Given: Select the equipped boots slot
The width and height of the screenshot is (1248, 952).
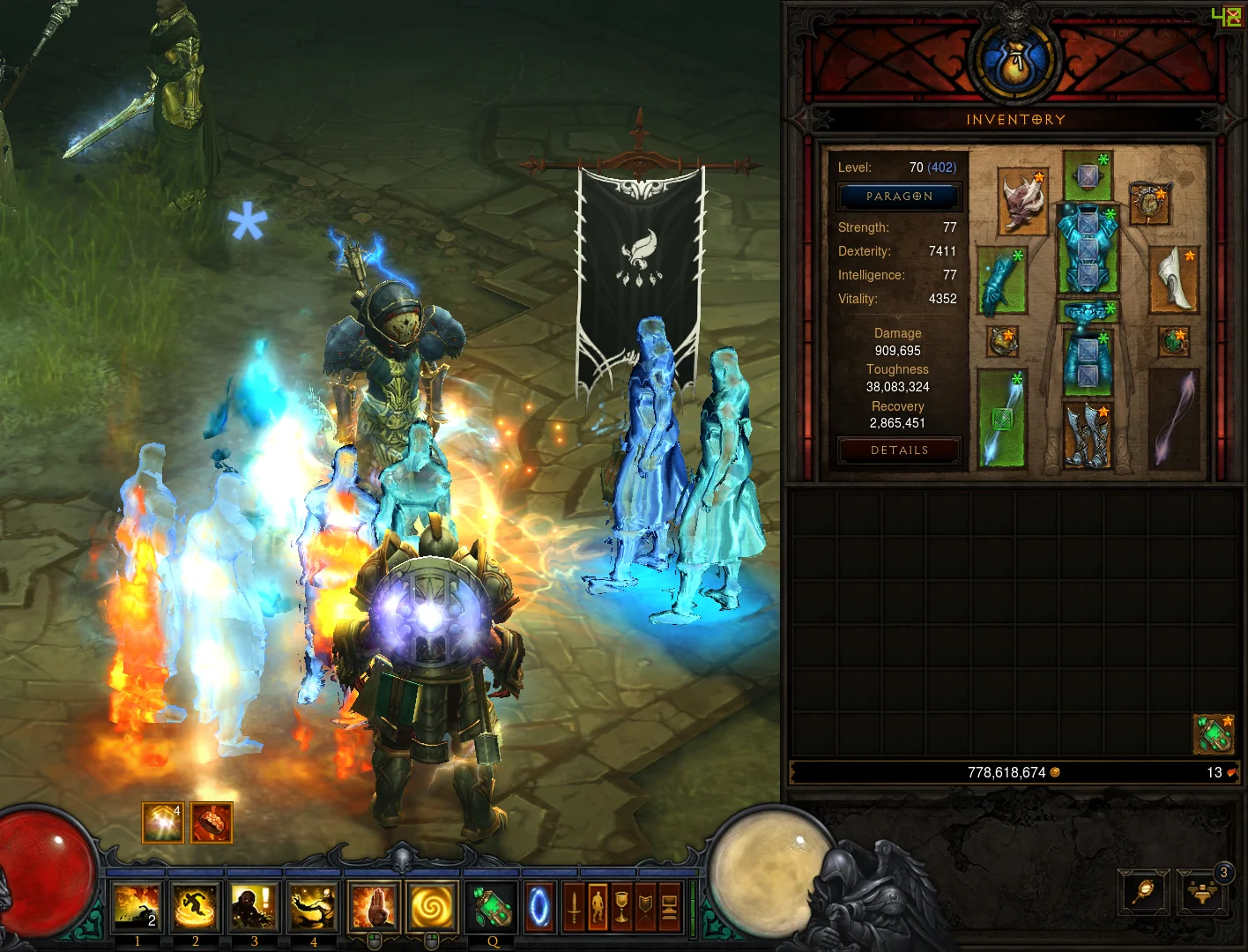Looking at the screenshot, I should (1088, 435).
